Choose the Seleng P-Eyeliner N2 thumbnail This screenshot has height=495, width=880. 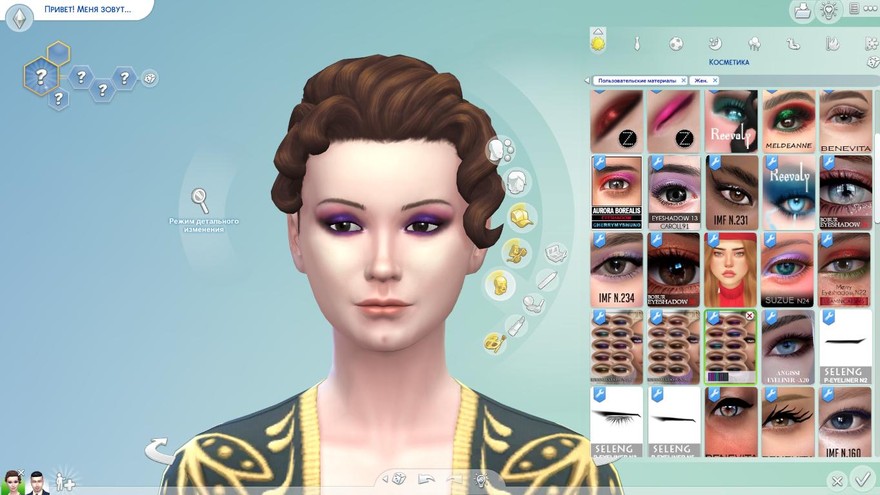846,347
